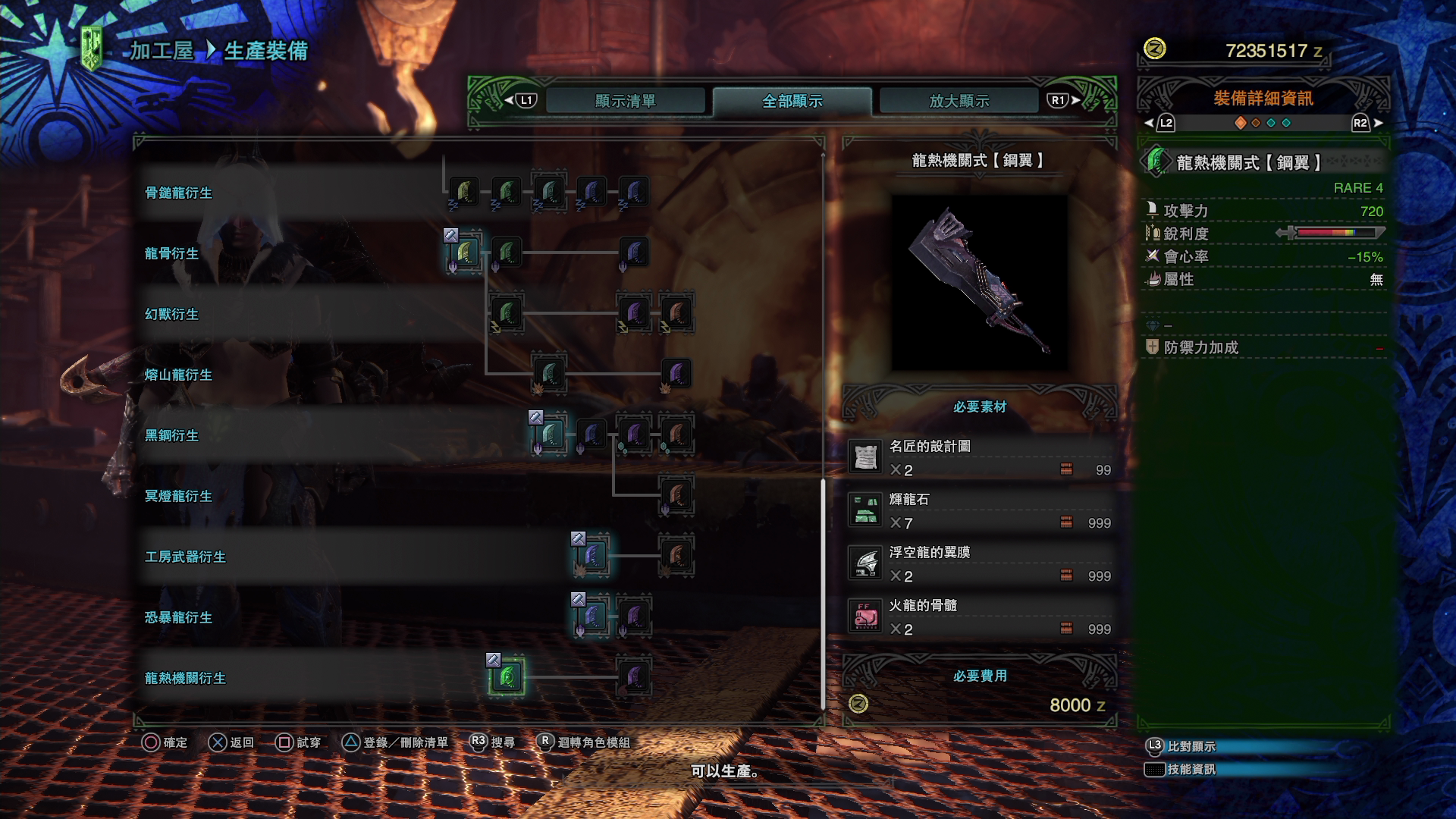Click the 龍熱機關式【鋼翼】 weapon preview image

[979, 282]
